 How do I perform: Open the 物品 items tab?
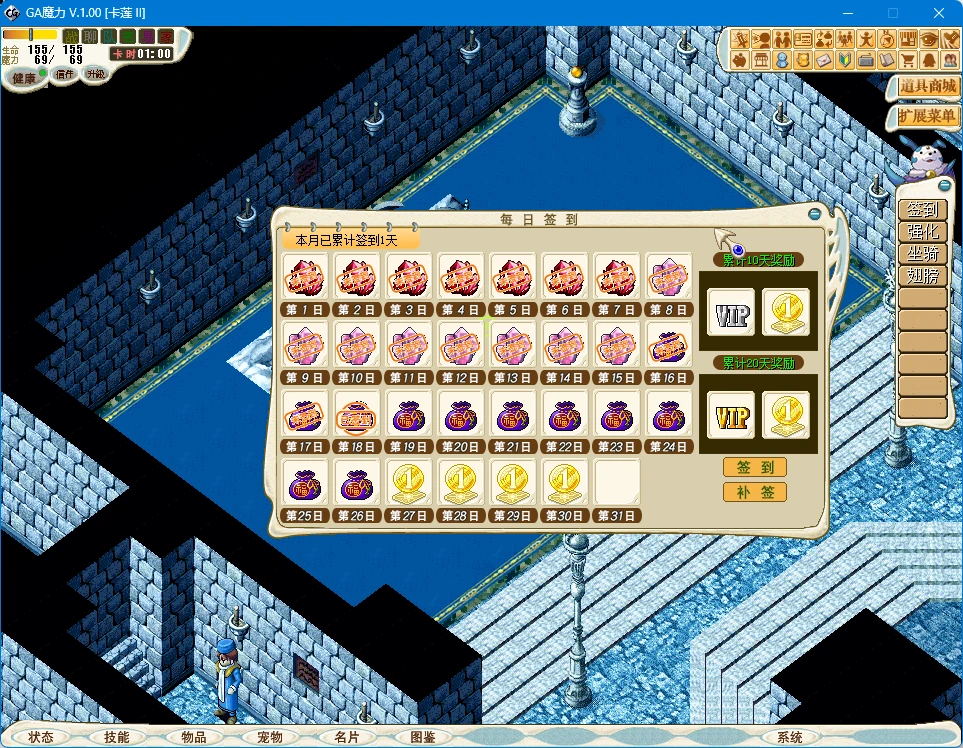click(x=194, y=737)
